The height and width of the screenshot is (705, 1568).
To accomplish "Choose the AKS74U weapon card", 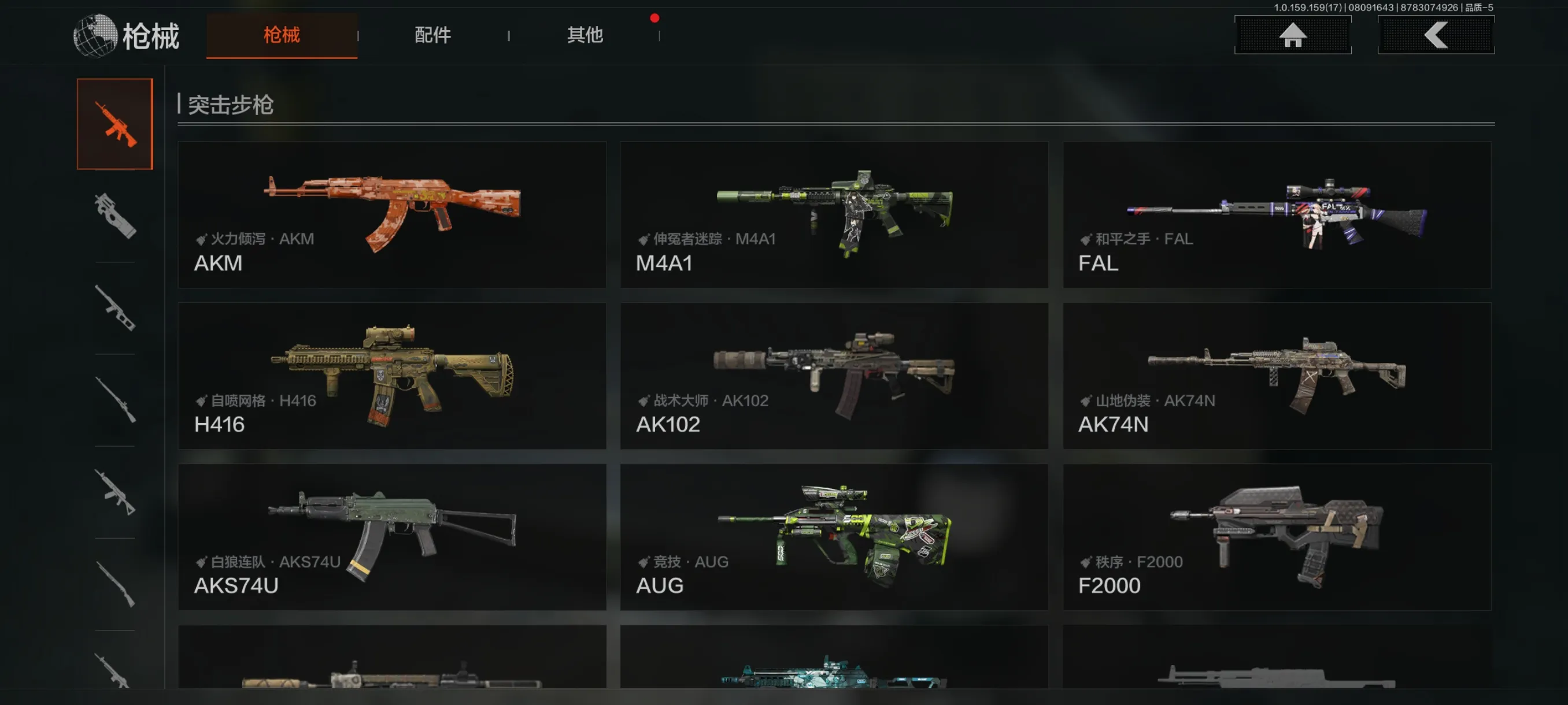I will pos(392,537).
